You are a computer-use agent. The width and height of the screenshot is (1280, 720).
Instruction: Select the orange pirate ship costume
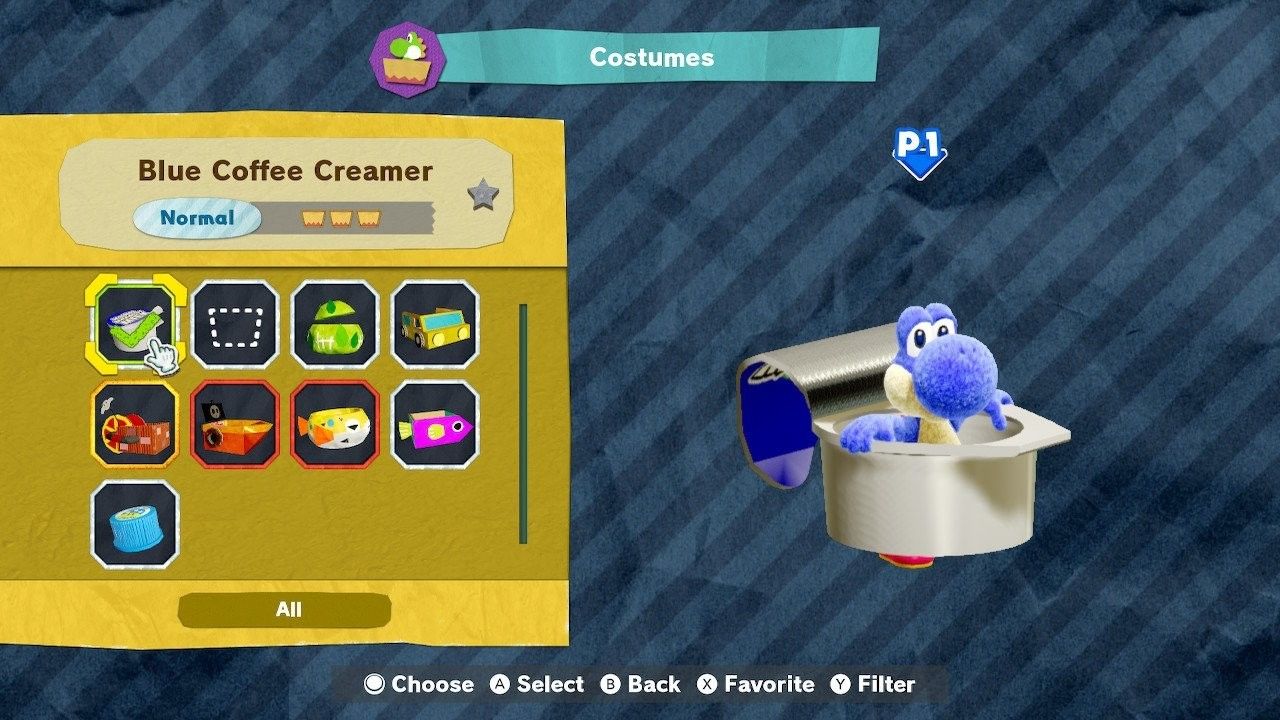coord(234,424)
